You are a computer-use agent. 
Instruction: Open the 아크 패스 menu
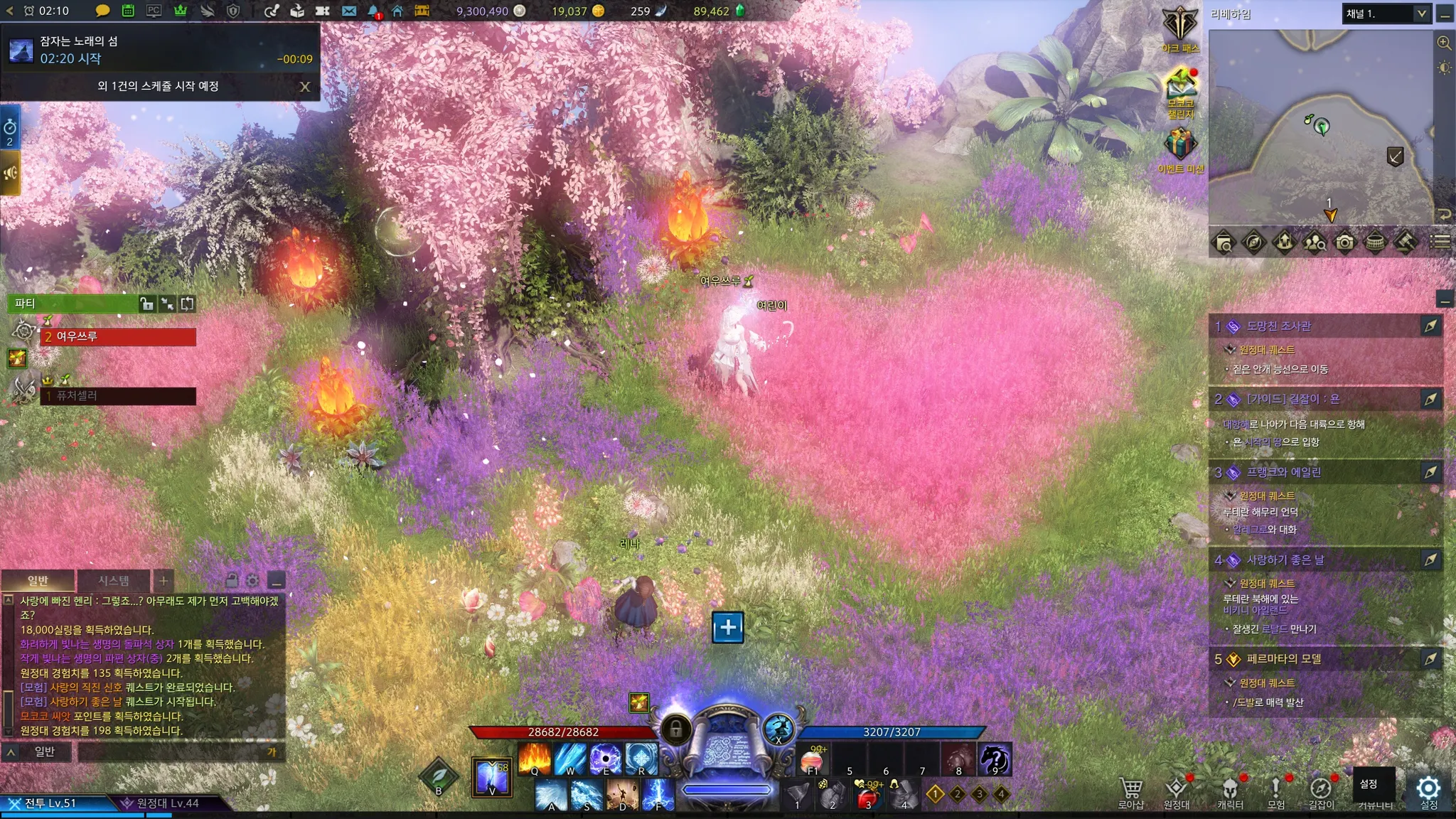click(1180, 29)
